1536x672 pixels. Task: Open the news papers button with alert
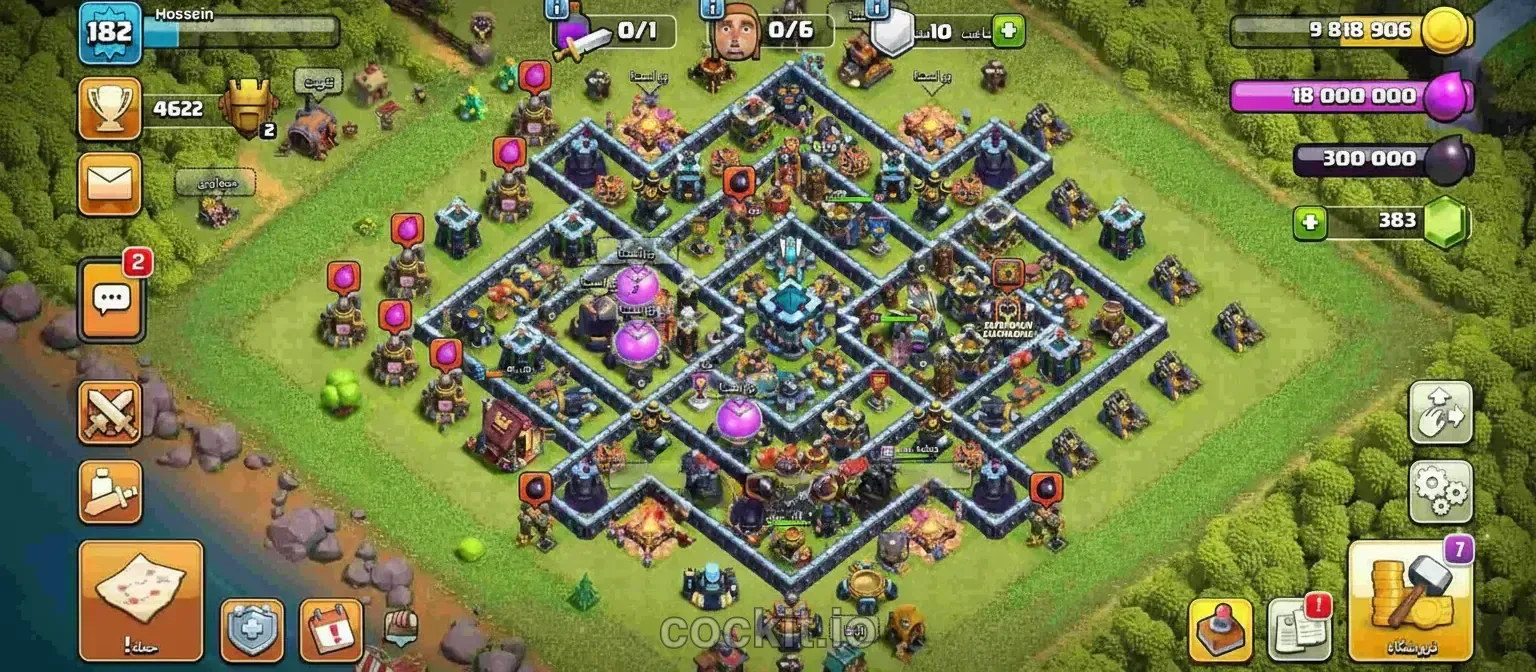(1299, 630)
